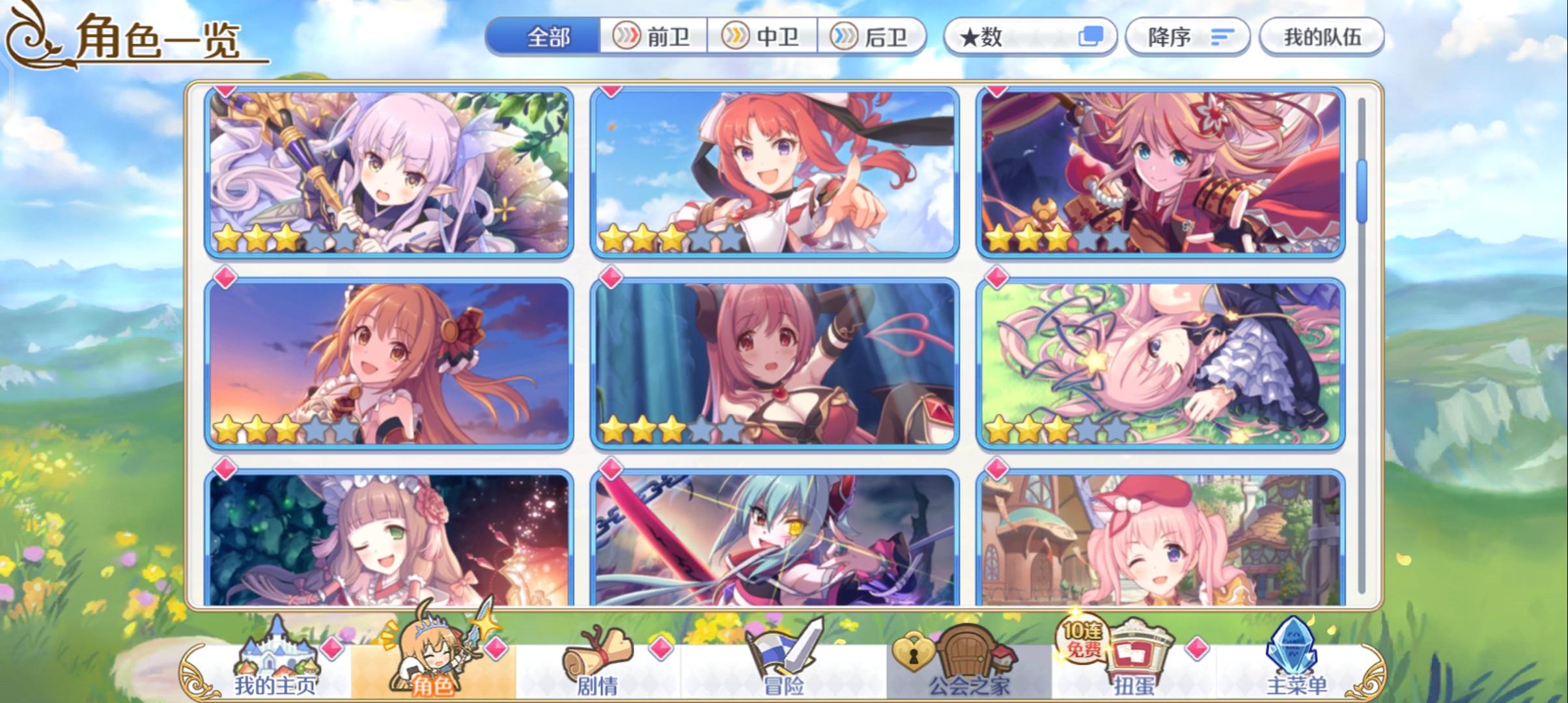The width and height of the screenshot is (1568, 703).
Task: Open 我的队伍 my teams
Action: [x=1322, y=37]
